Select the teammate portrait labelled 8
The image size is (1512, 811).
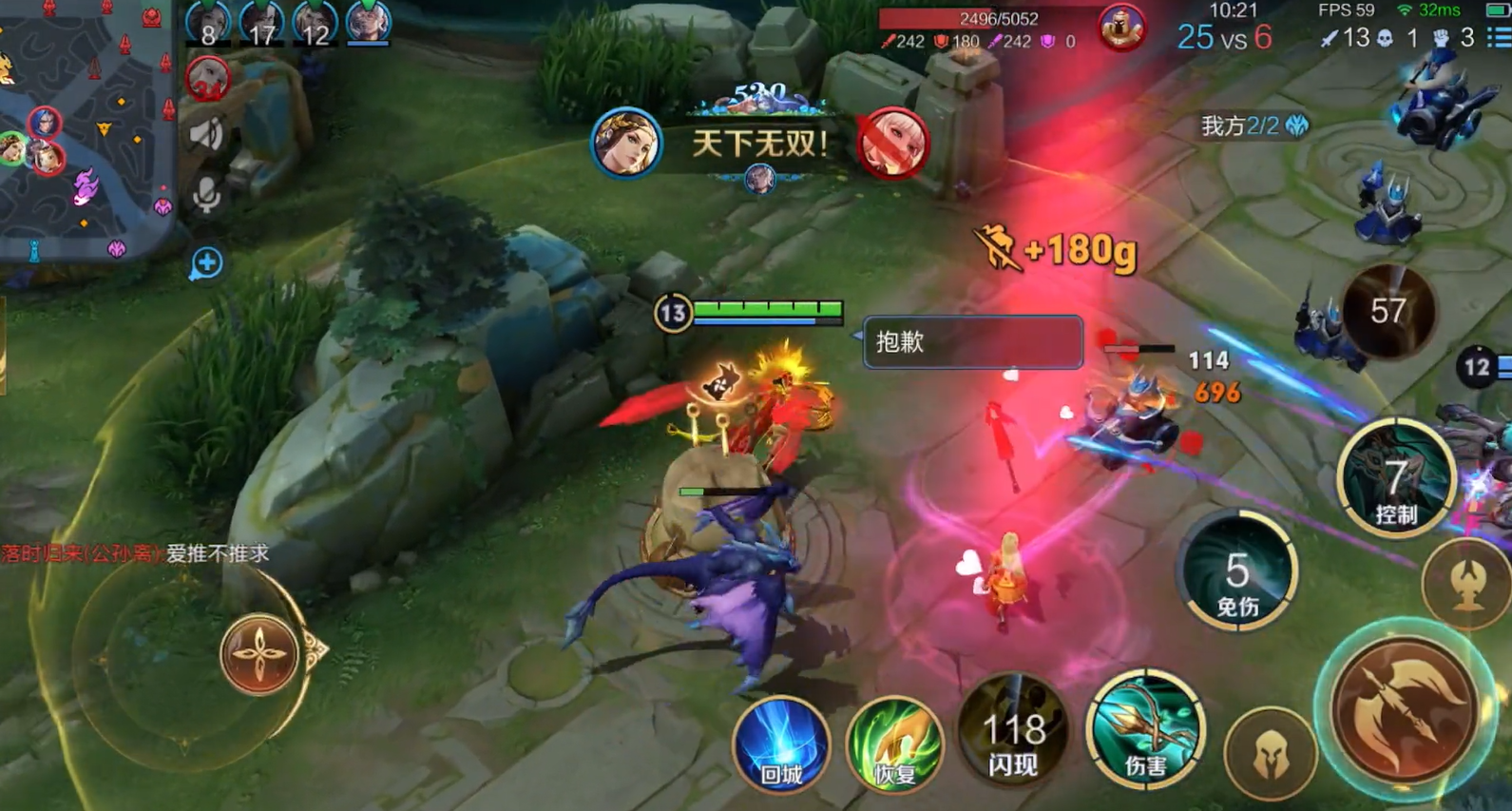(x=207, y=23)
